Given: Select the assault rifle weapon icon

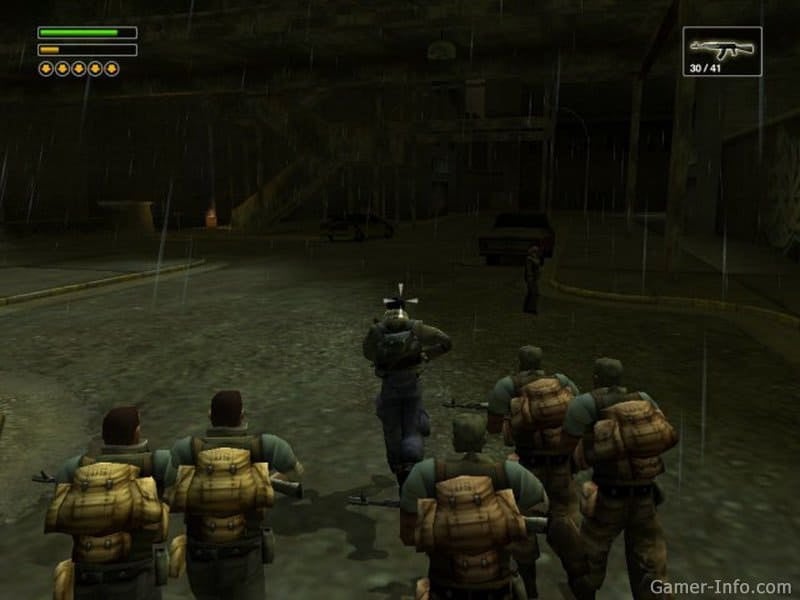Looking at the screenshot, I should click(x=721, y=47).
